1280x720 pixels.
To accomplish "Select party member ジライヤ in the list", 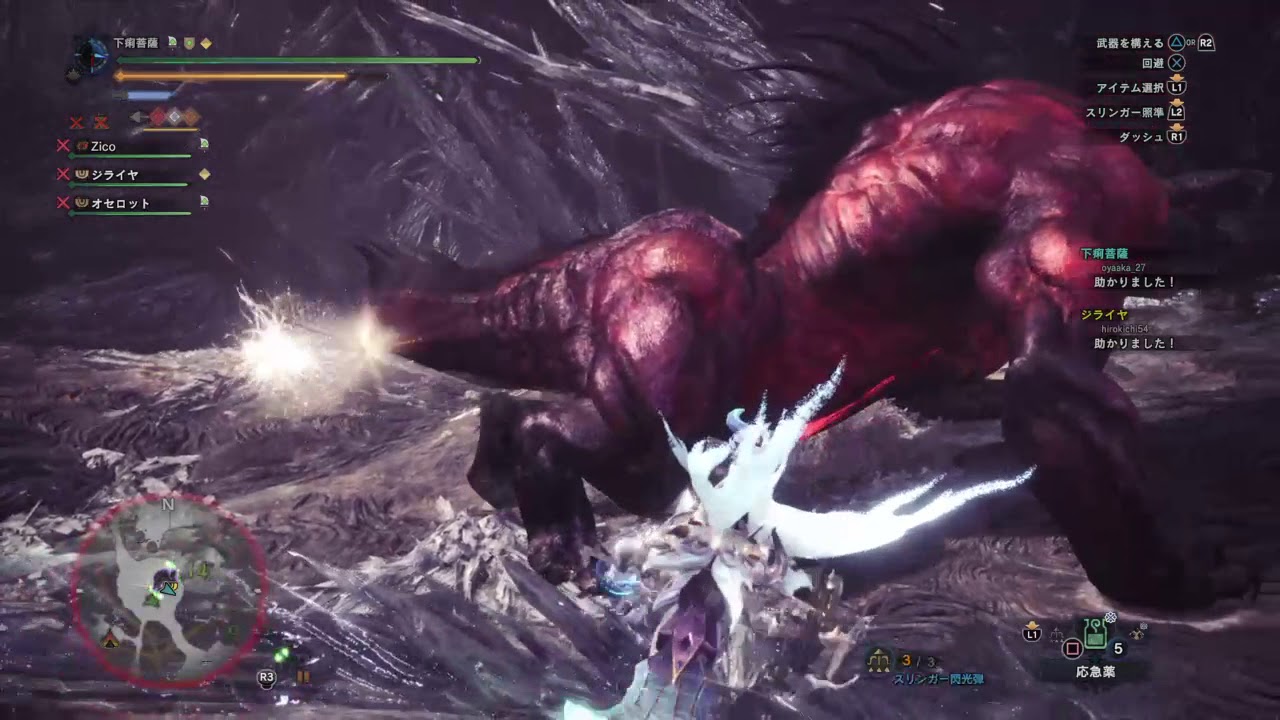I will click(x=114, y=175).
